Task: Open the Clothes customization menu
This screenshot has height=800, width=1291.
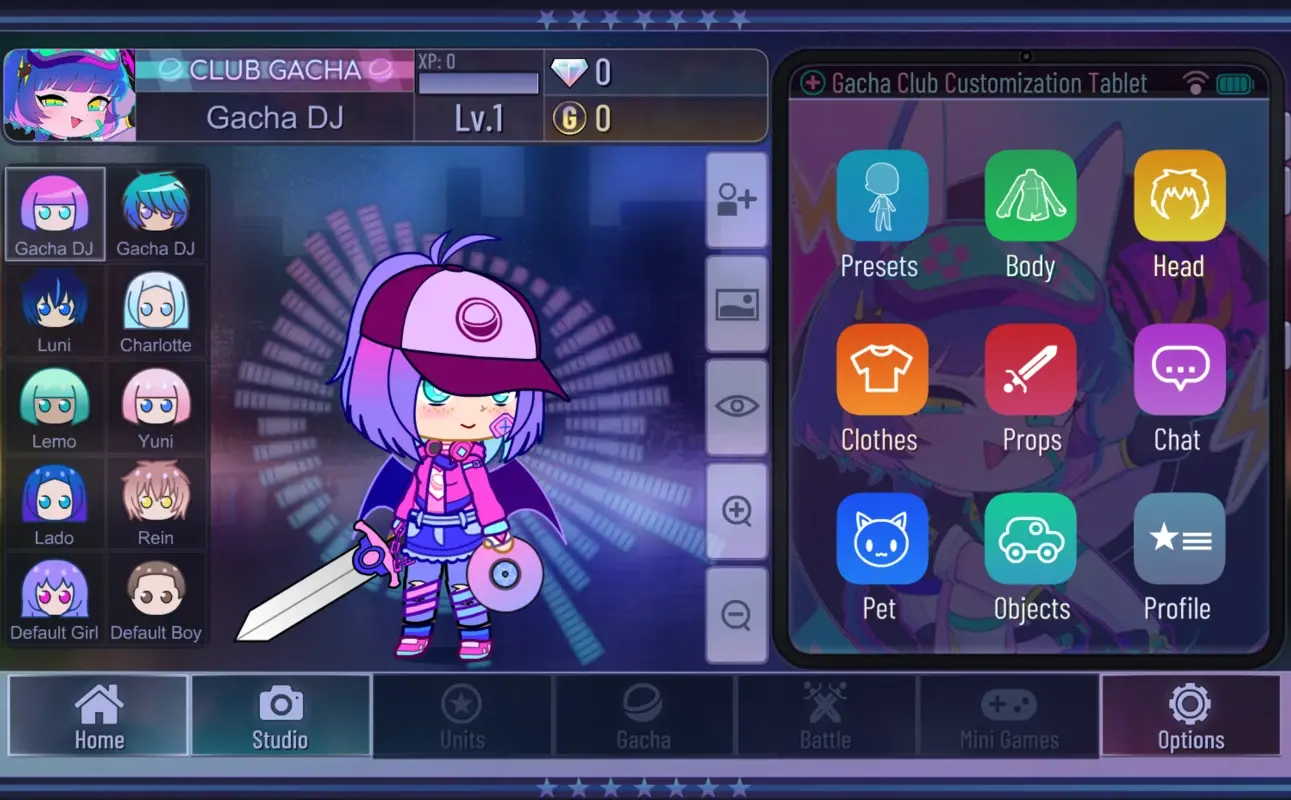Action: [x=881, y=369]
